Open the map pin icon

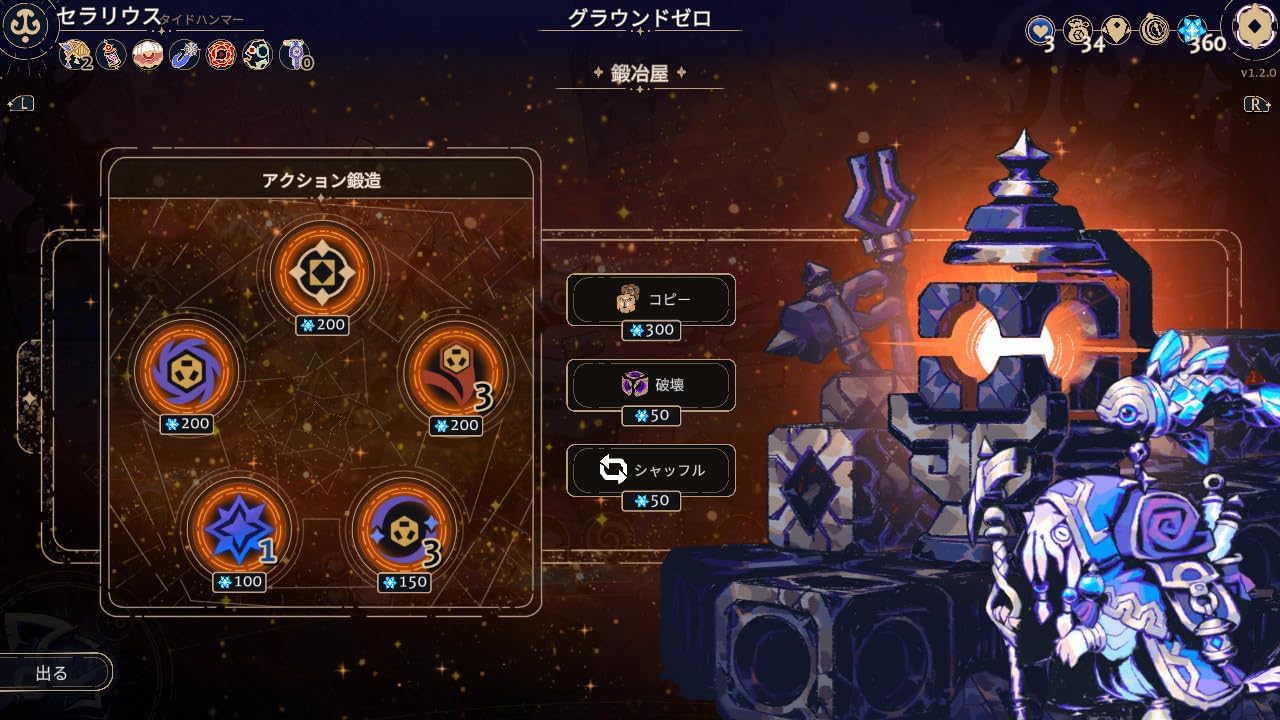(x=1116, y=30)
